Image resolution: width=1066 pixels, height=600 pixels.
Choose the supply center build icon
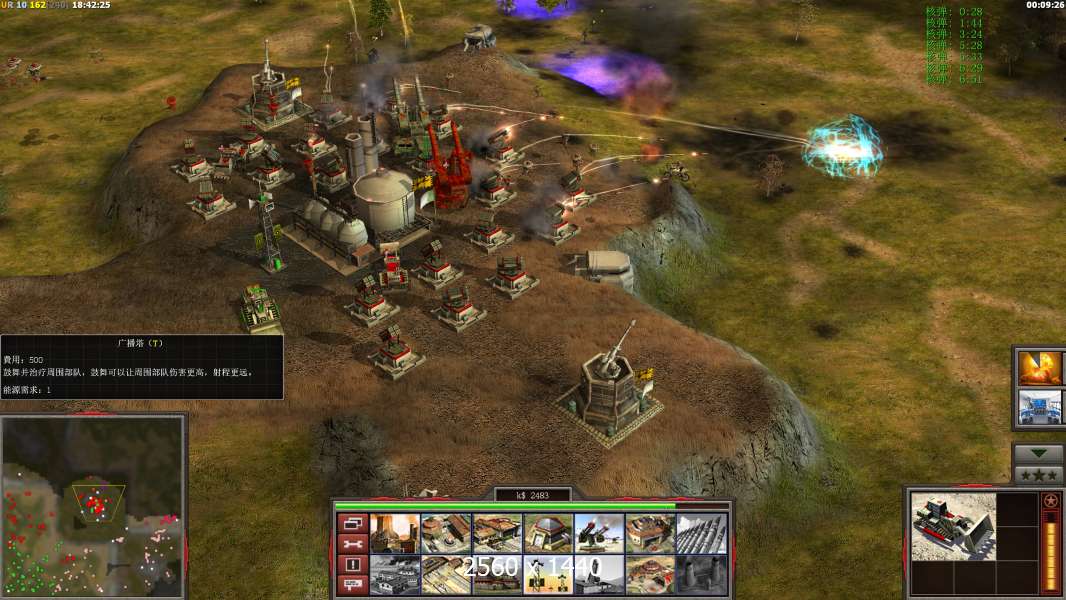[497, 534]
